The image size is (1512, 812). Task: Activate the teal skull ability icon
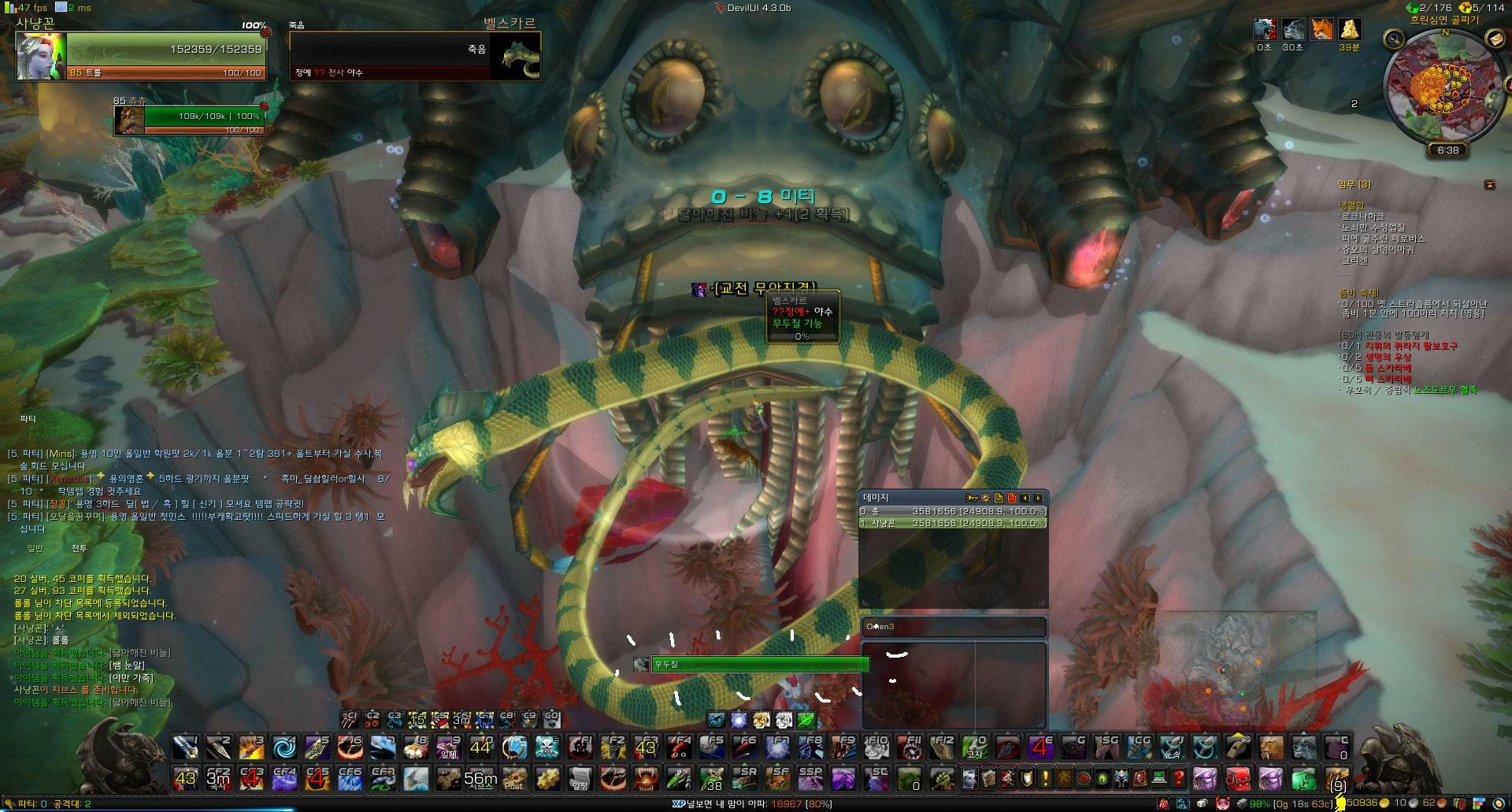click(547, 746)
